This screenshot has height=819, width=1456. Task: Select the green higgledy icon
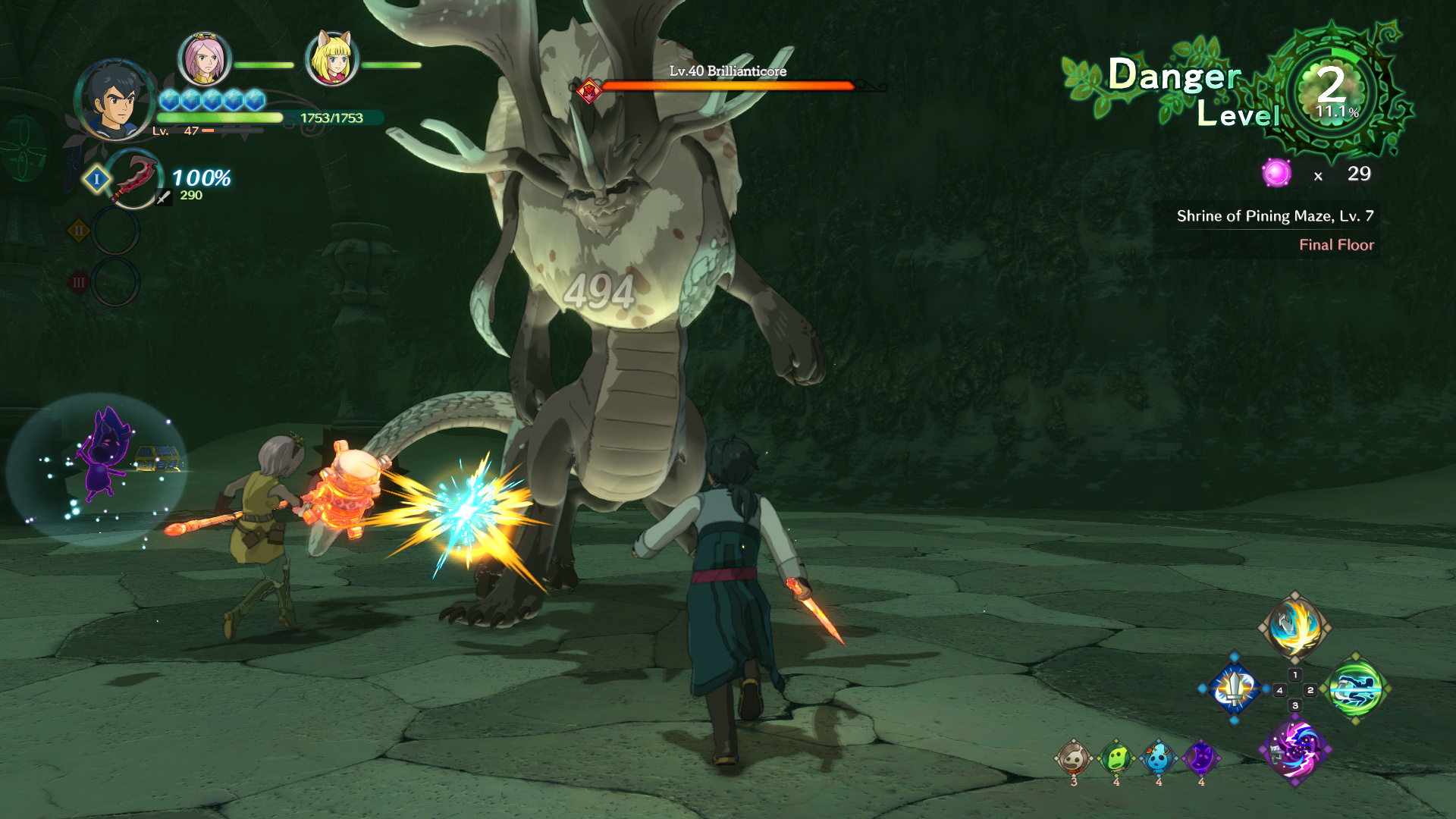[x=1116, y=758]
